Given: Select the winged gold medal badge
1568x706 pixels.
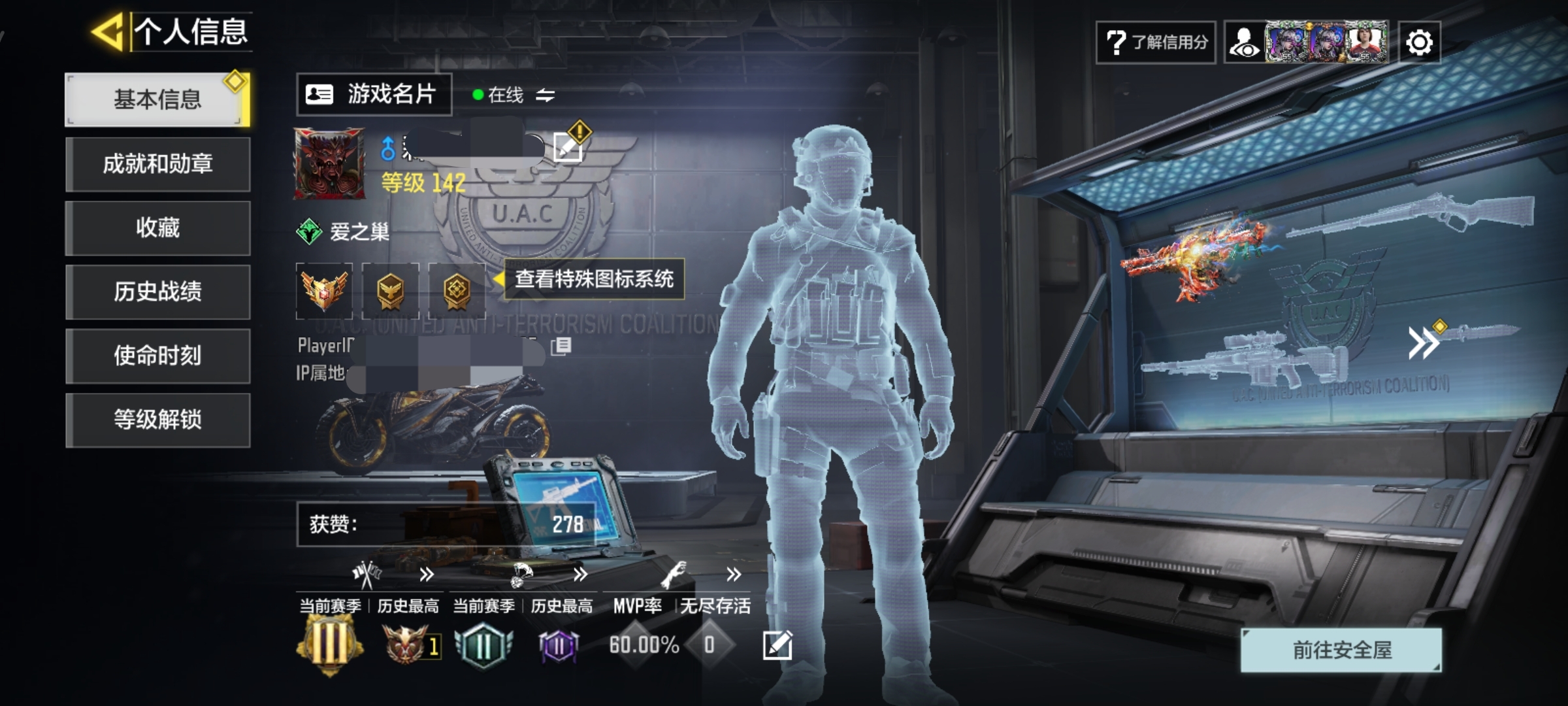Looking at the screenshot, I should click(x=324, y=290).
